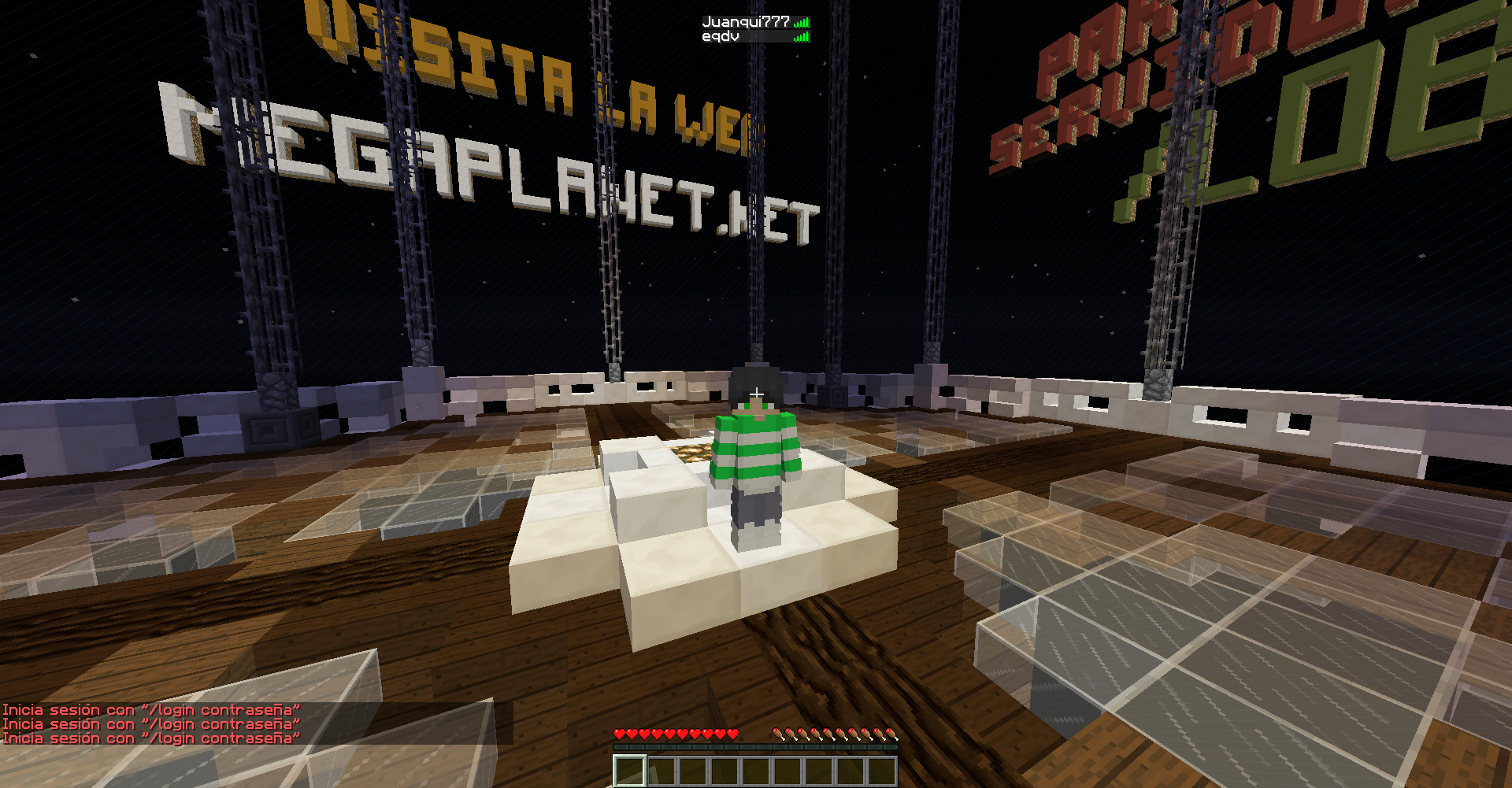Click the highlighted selected hotbar slot
1512x788 pixels.
click(630, 771)
